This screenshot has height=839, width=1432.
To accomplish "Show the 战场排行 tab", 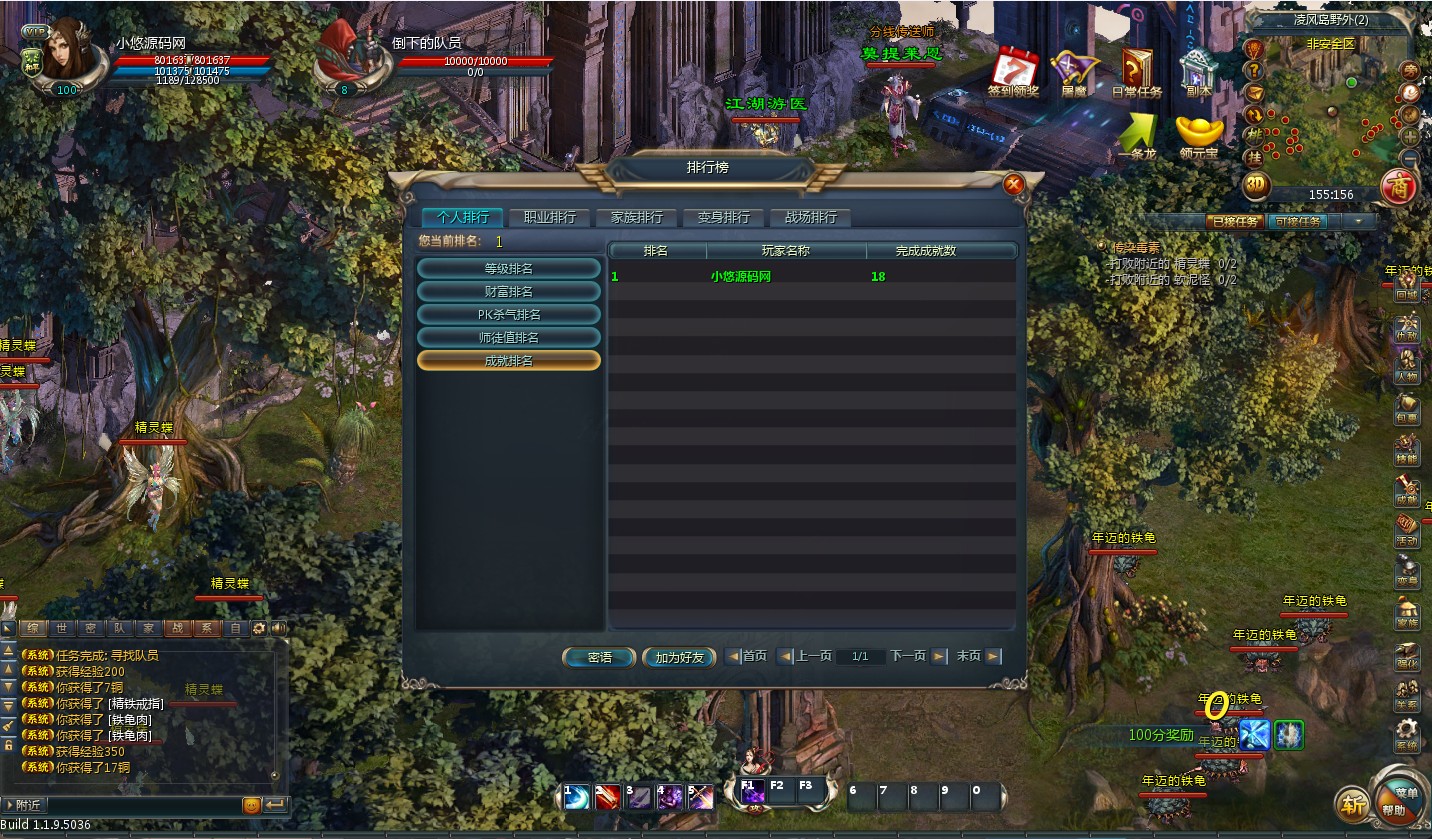I will [x=810, y=217].
